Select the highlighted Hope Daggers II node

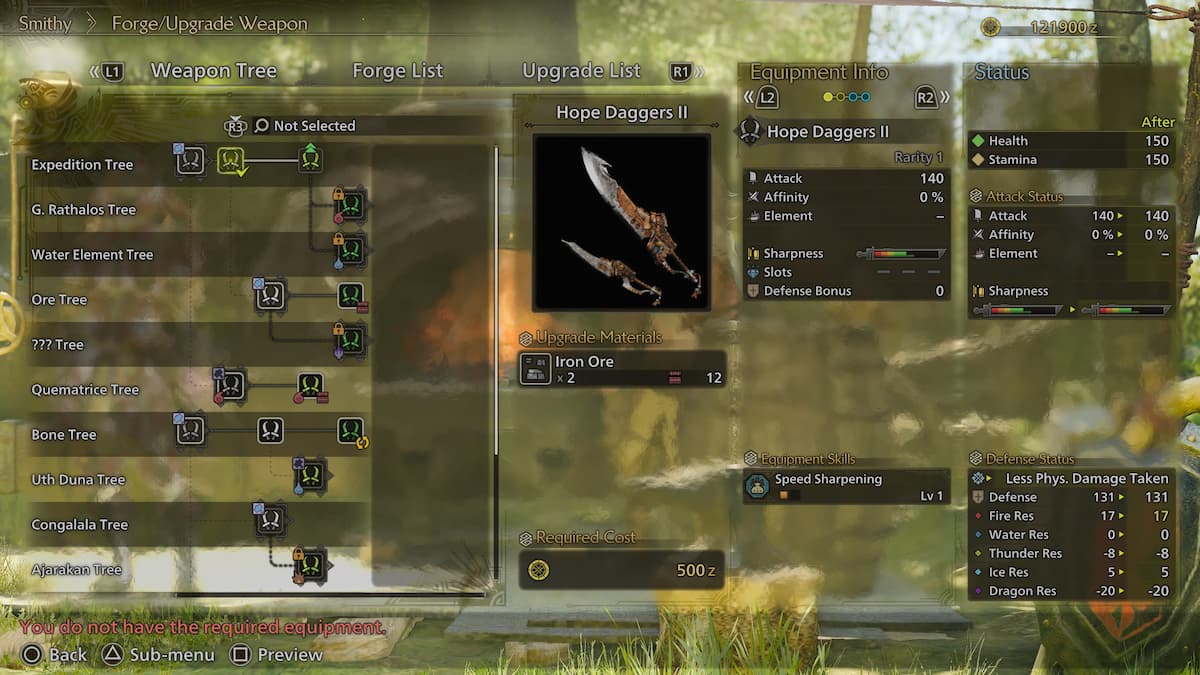[231, 160]
